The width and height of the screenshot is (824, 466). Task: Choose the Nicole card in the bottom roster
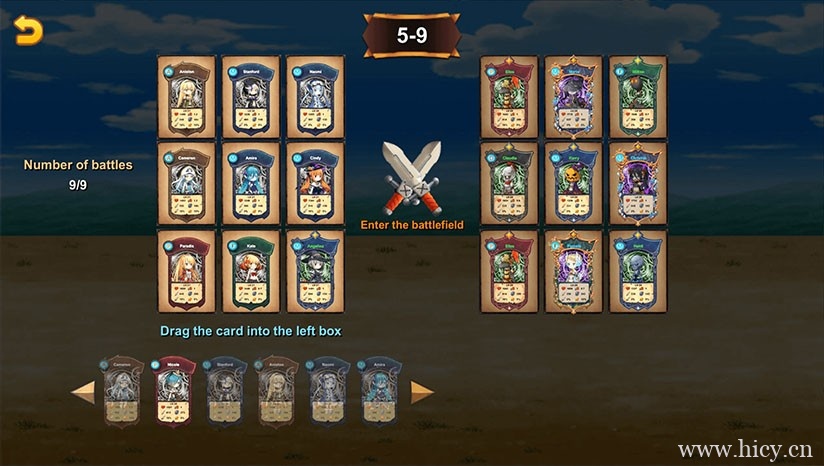[172, 391]
